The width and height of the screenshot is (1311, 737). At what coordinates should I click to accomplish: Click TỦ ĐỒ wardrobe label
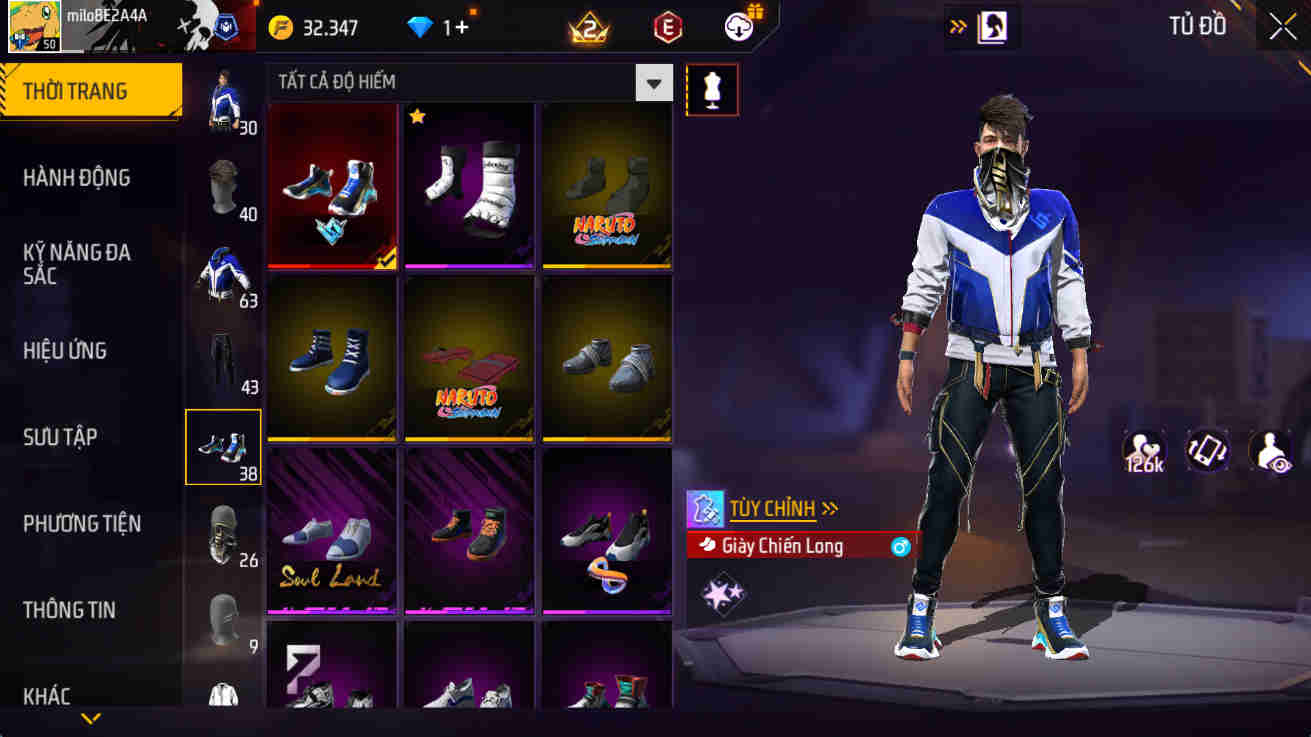(1196, 25)
